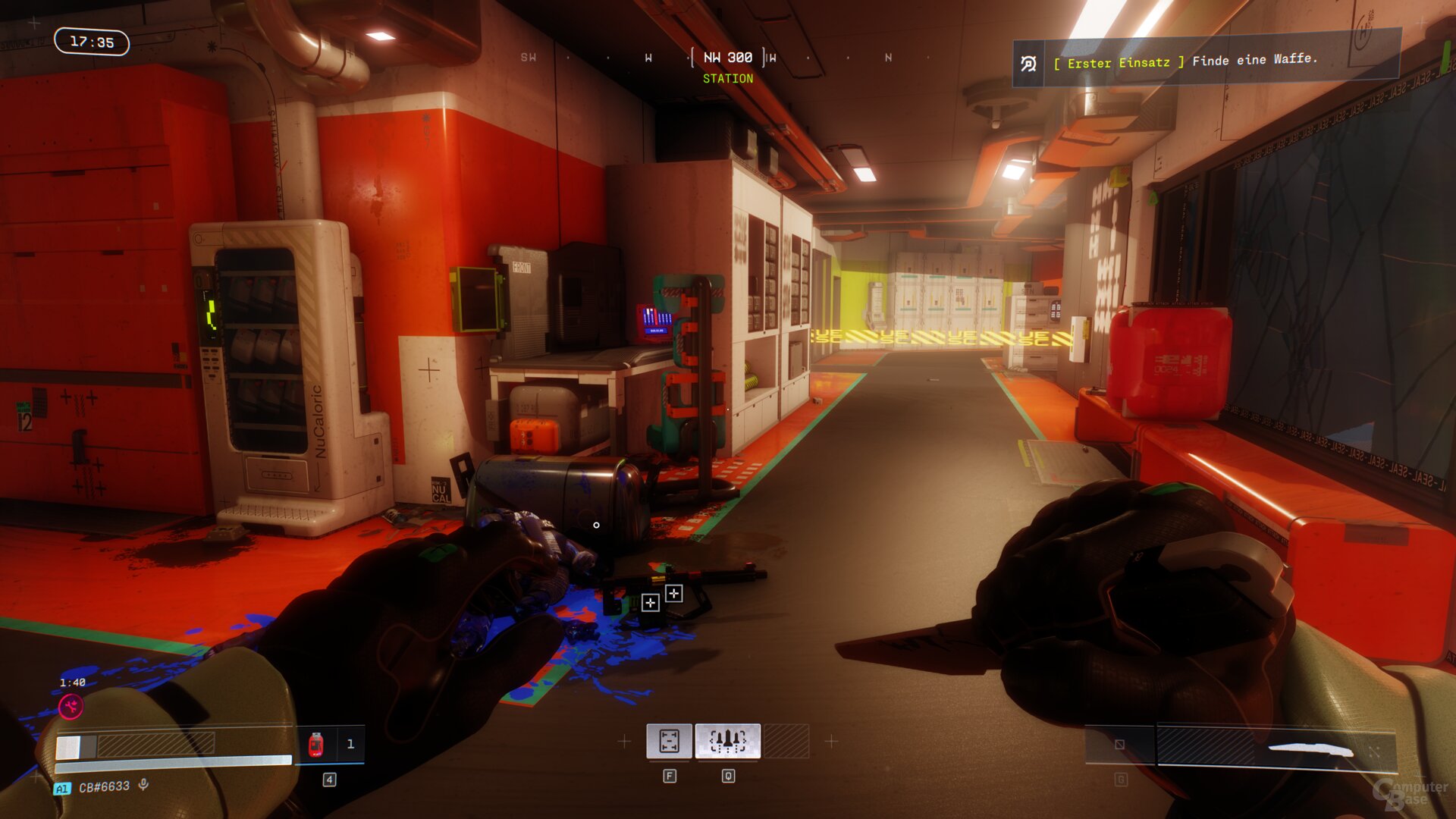The image size is (1456, 819).
Task: Select the red consumable canister slot
Action: point(317,744)
